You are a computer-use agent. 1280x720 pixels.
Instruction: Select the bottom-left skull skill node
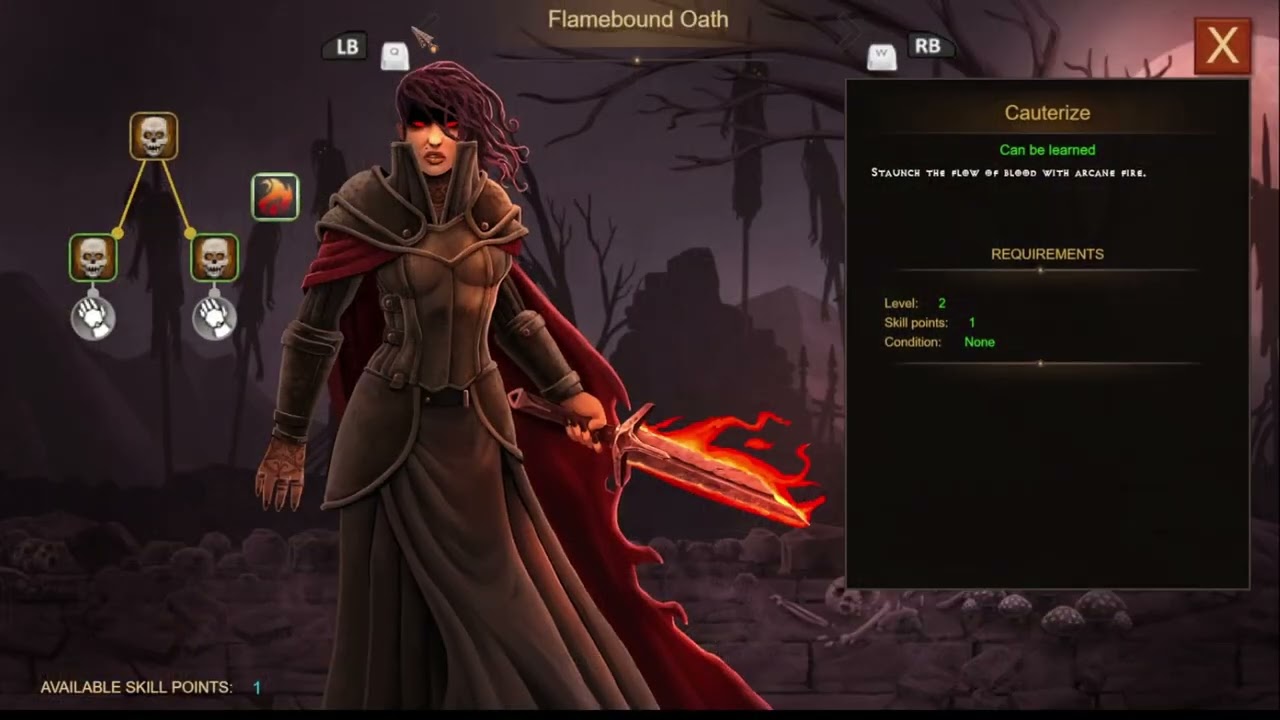click(x=93, y=258)
